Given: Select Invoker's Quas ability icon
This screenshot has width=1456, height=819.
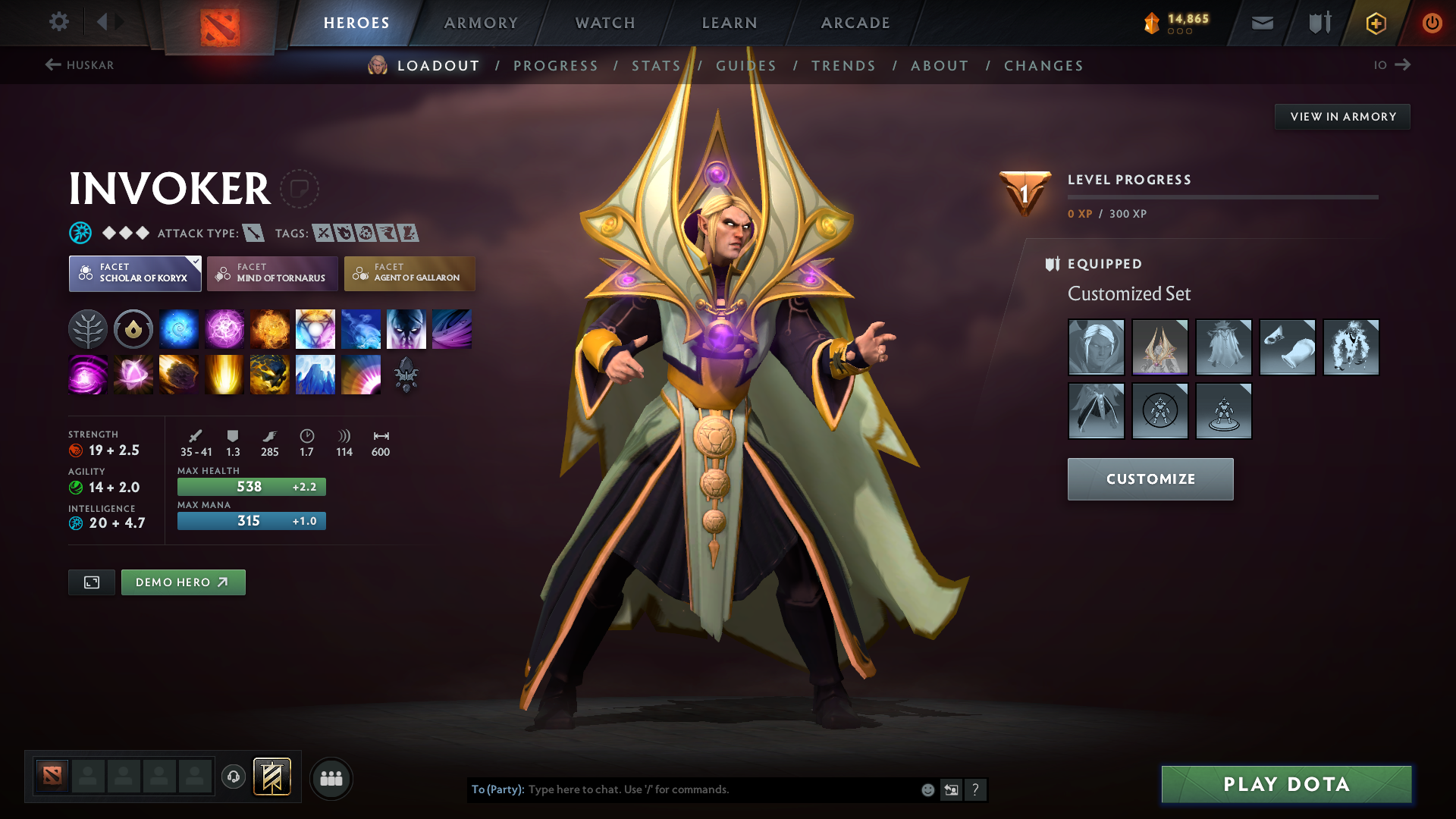Looking at the screenshot, I should (178, 328).
